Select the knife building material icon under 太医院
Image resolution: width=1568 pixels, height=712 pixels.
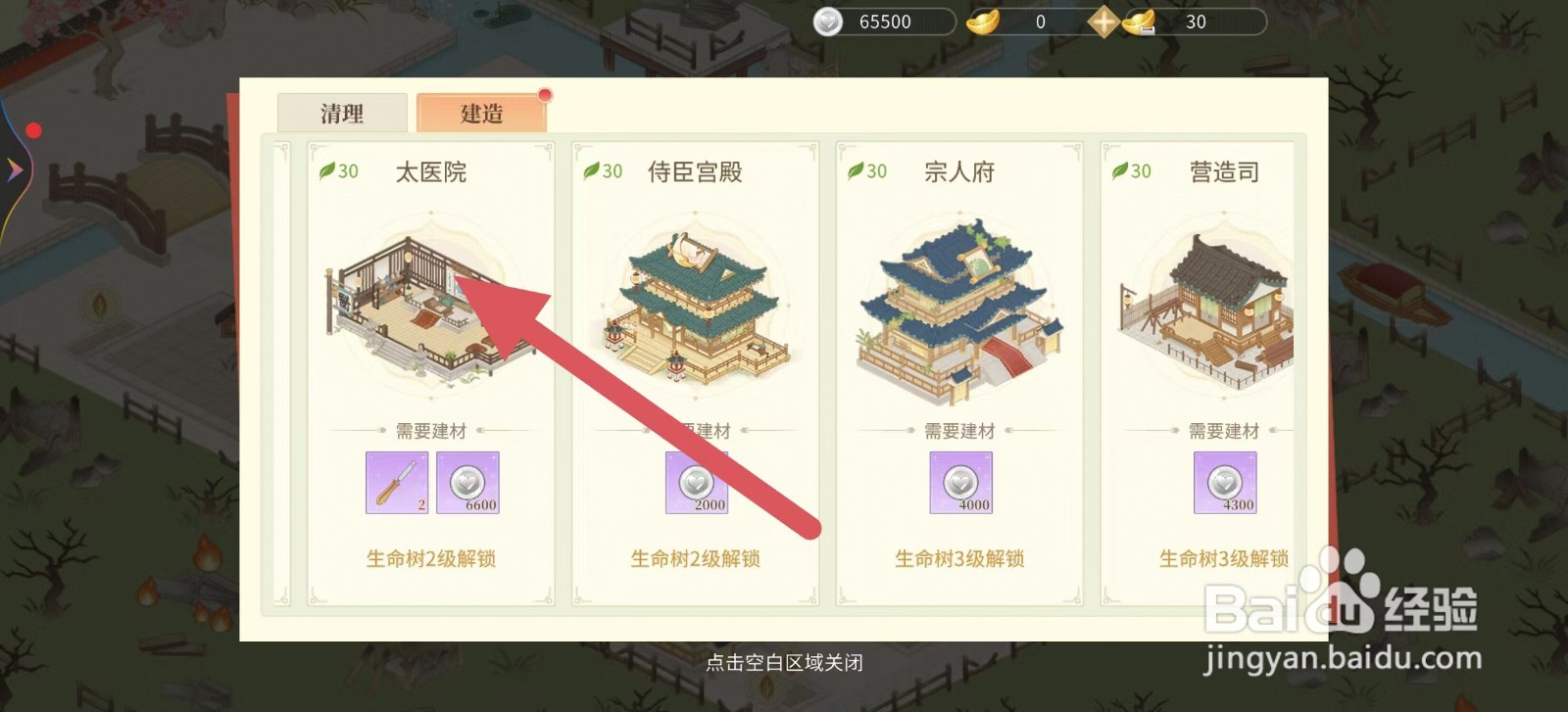[x=396, y=482]
